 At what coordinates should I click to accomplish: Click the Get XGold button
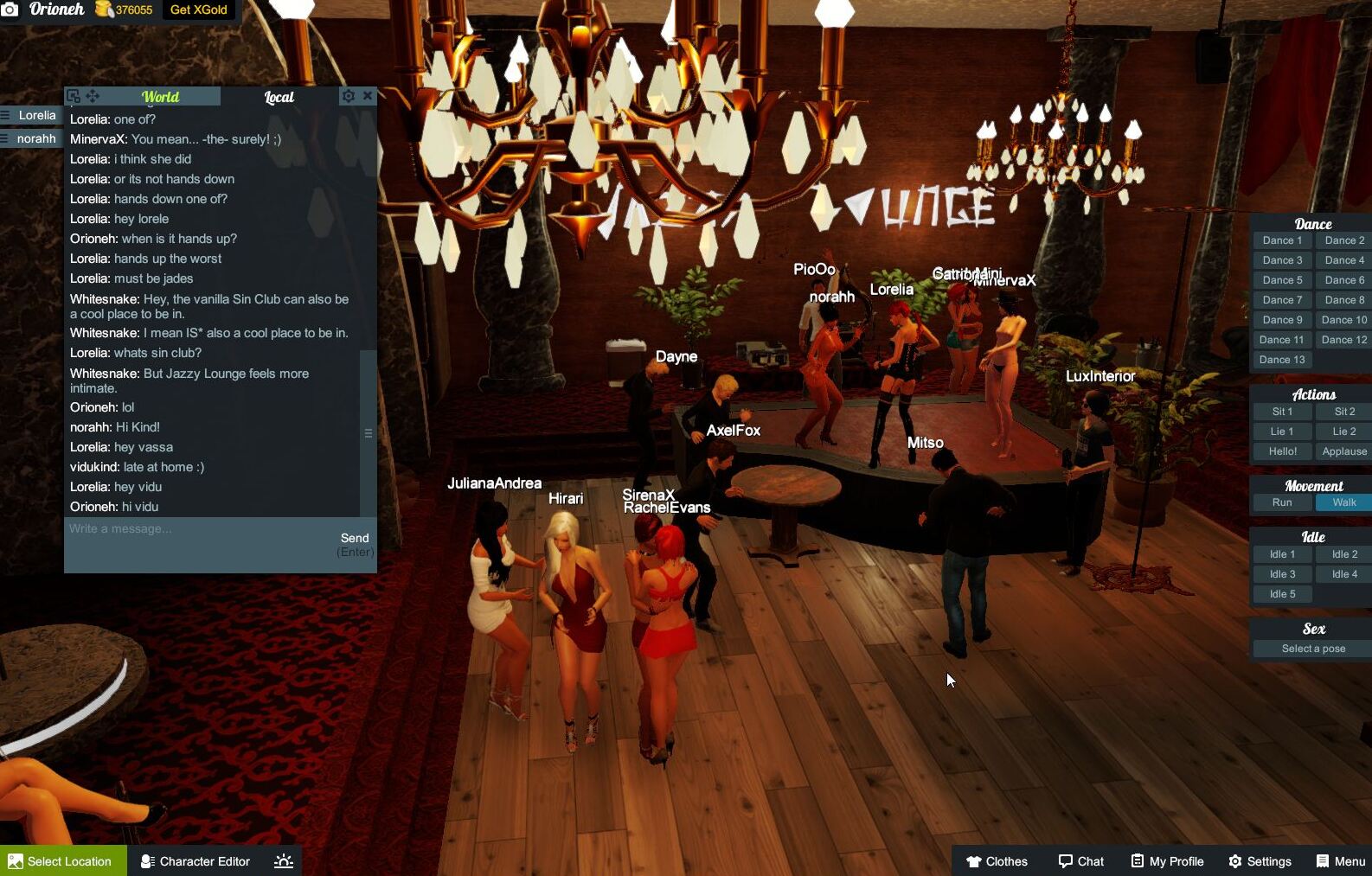198,11
